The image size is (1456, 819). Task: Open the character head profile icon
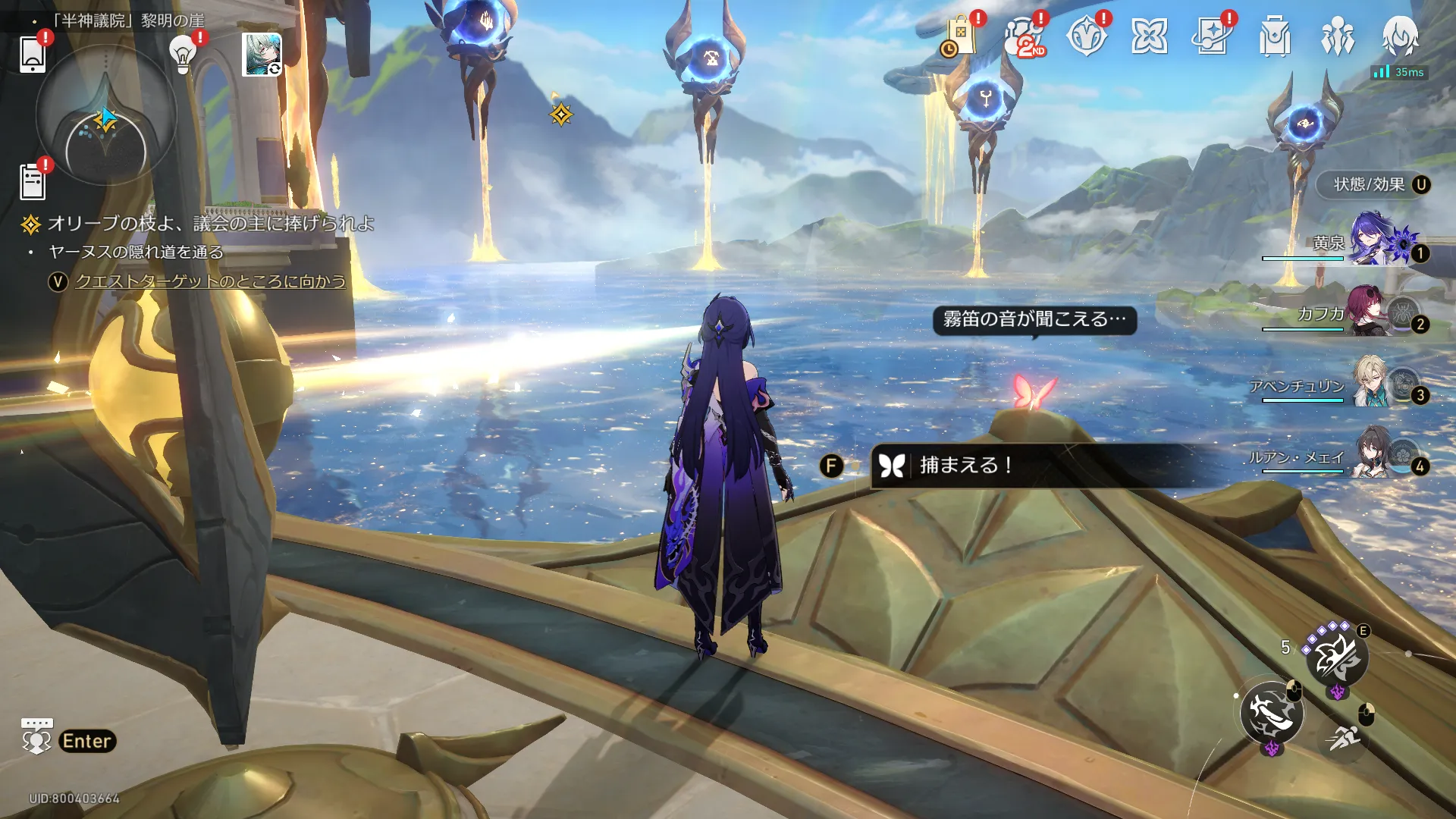pos(1400,36)
